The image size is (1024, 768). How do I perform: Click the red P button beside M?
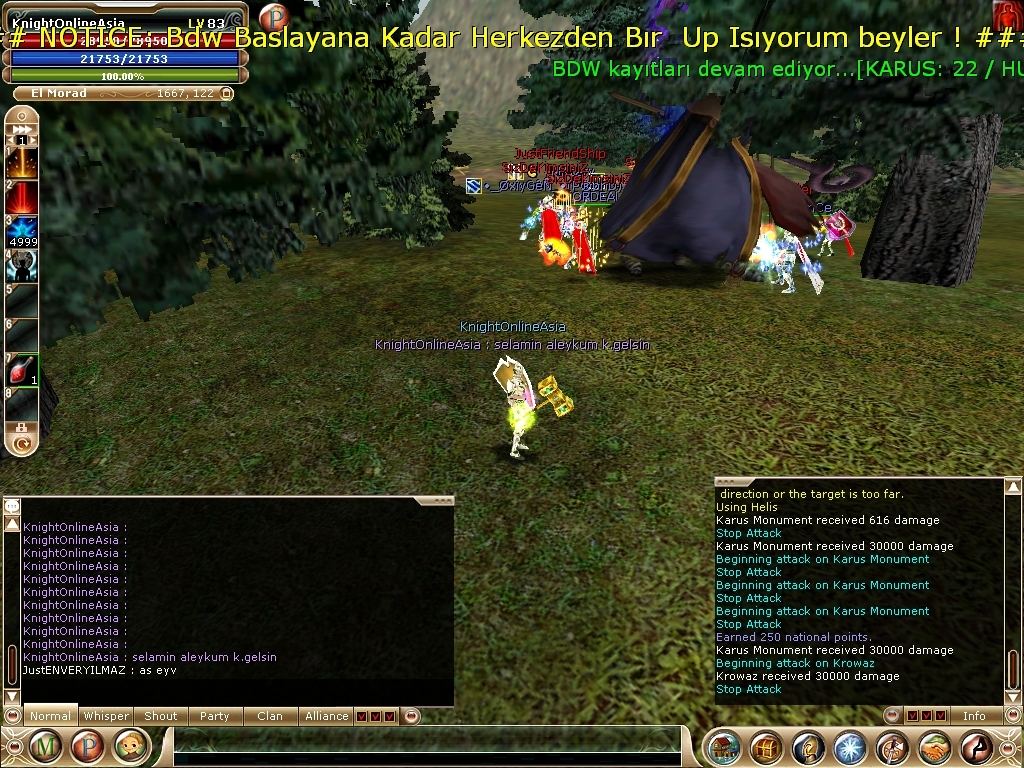(x=87, y=746)
